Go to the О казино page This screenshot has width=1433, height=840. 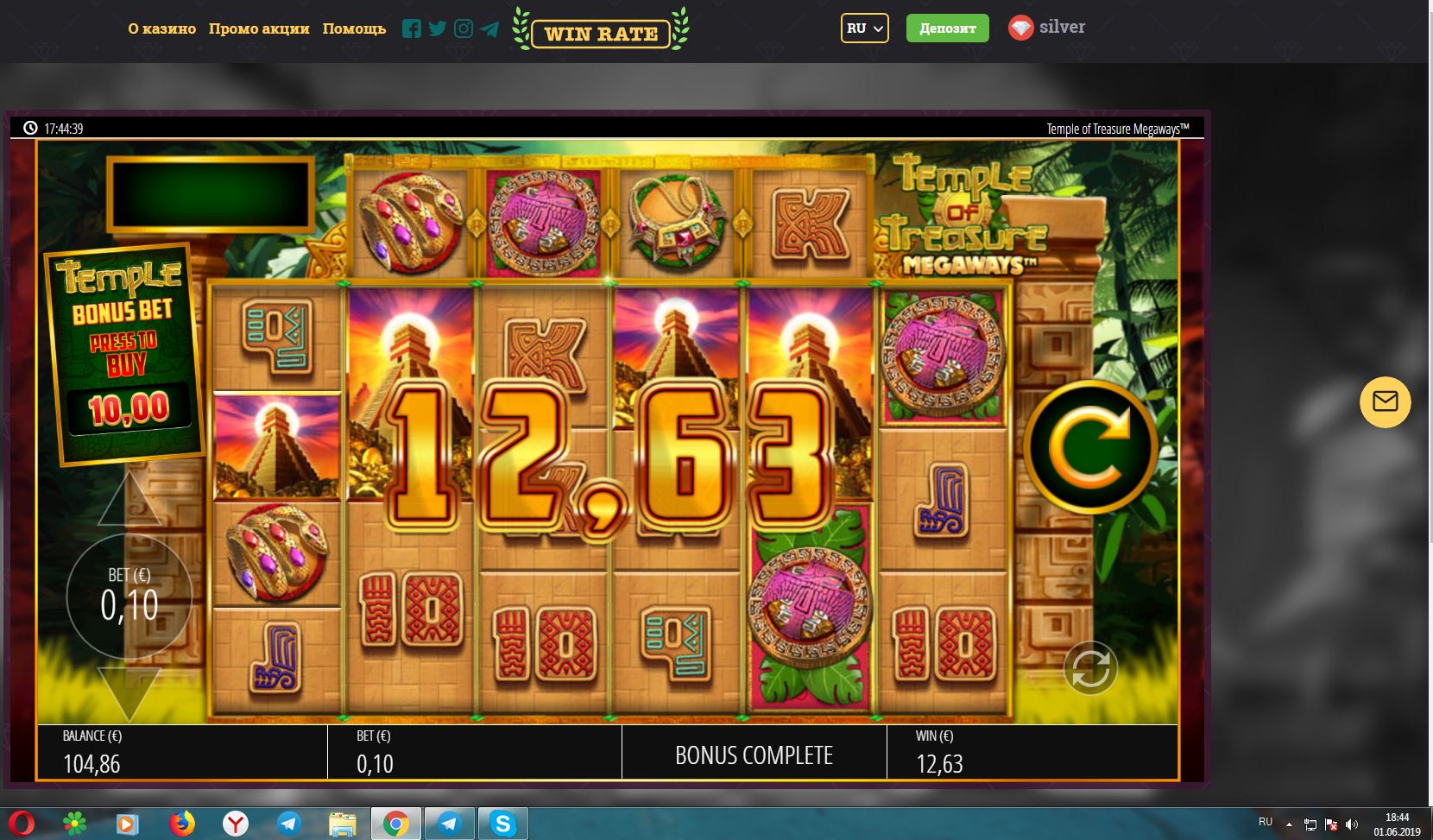coord(162,28)
